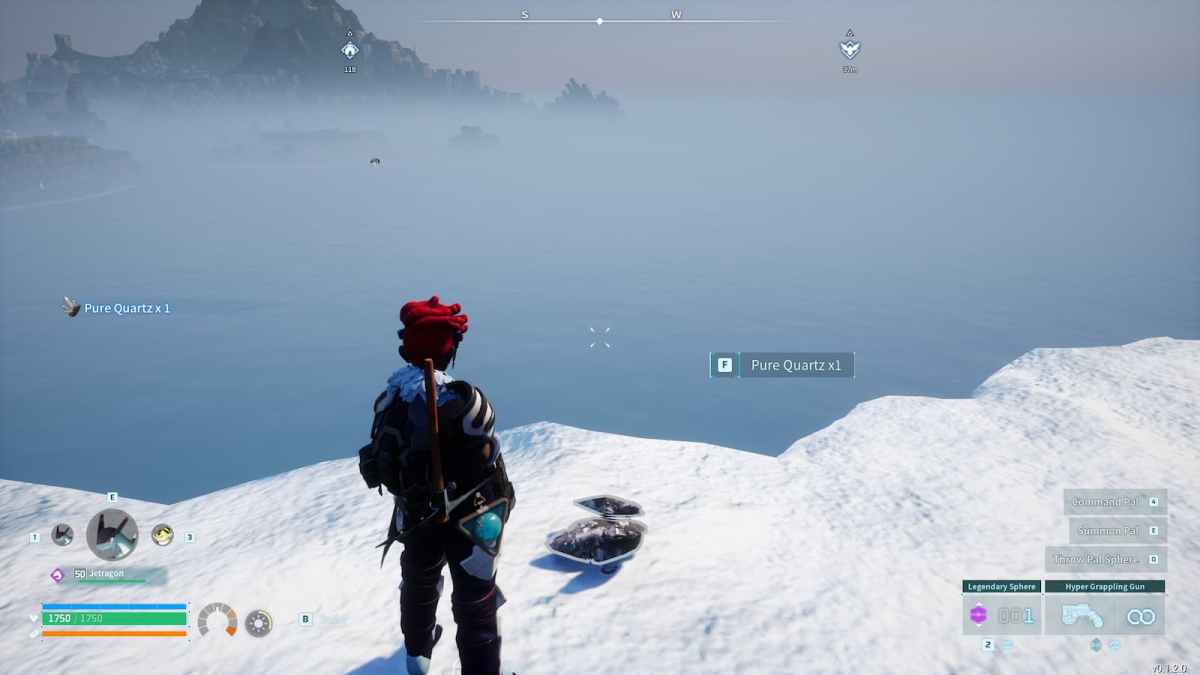Click the Pure Quartz pickup notification
Image resolution: width=1200 pixels, height=675 pixels.
click(117, 308)
